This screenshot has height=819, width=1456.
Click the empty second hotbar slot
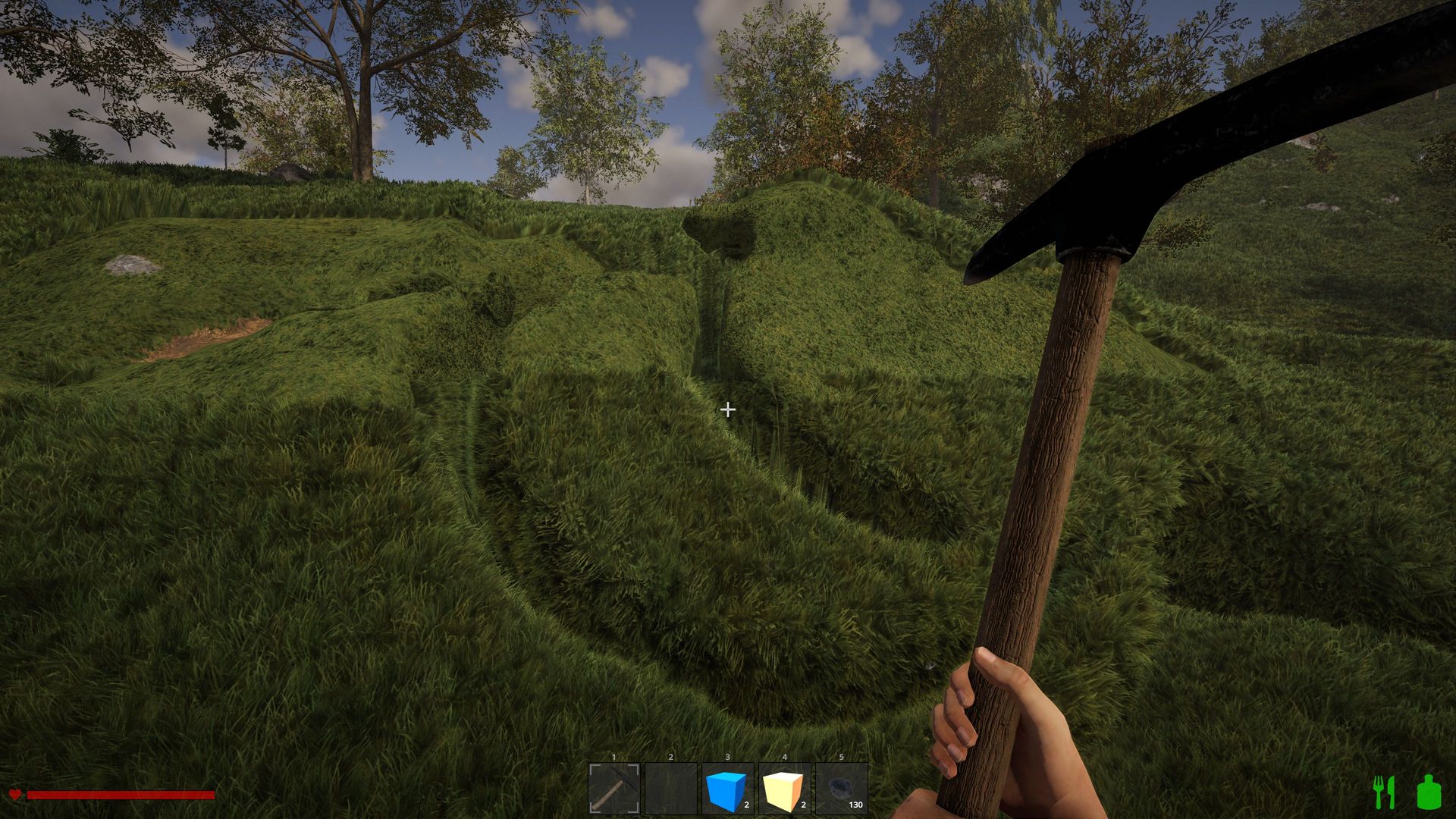670,789
